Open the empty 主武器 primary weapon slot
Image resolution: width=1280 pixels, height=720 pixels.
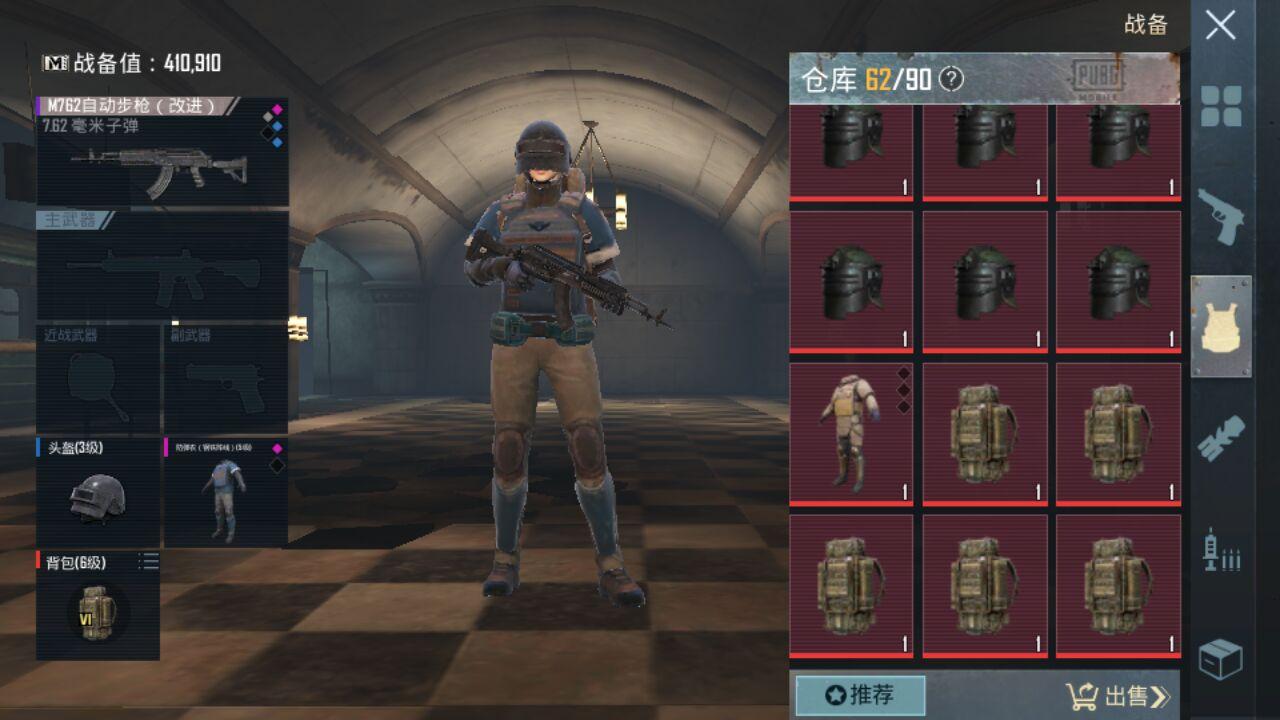click(x=162, y=264)
